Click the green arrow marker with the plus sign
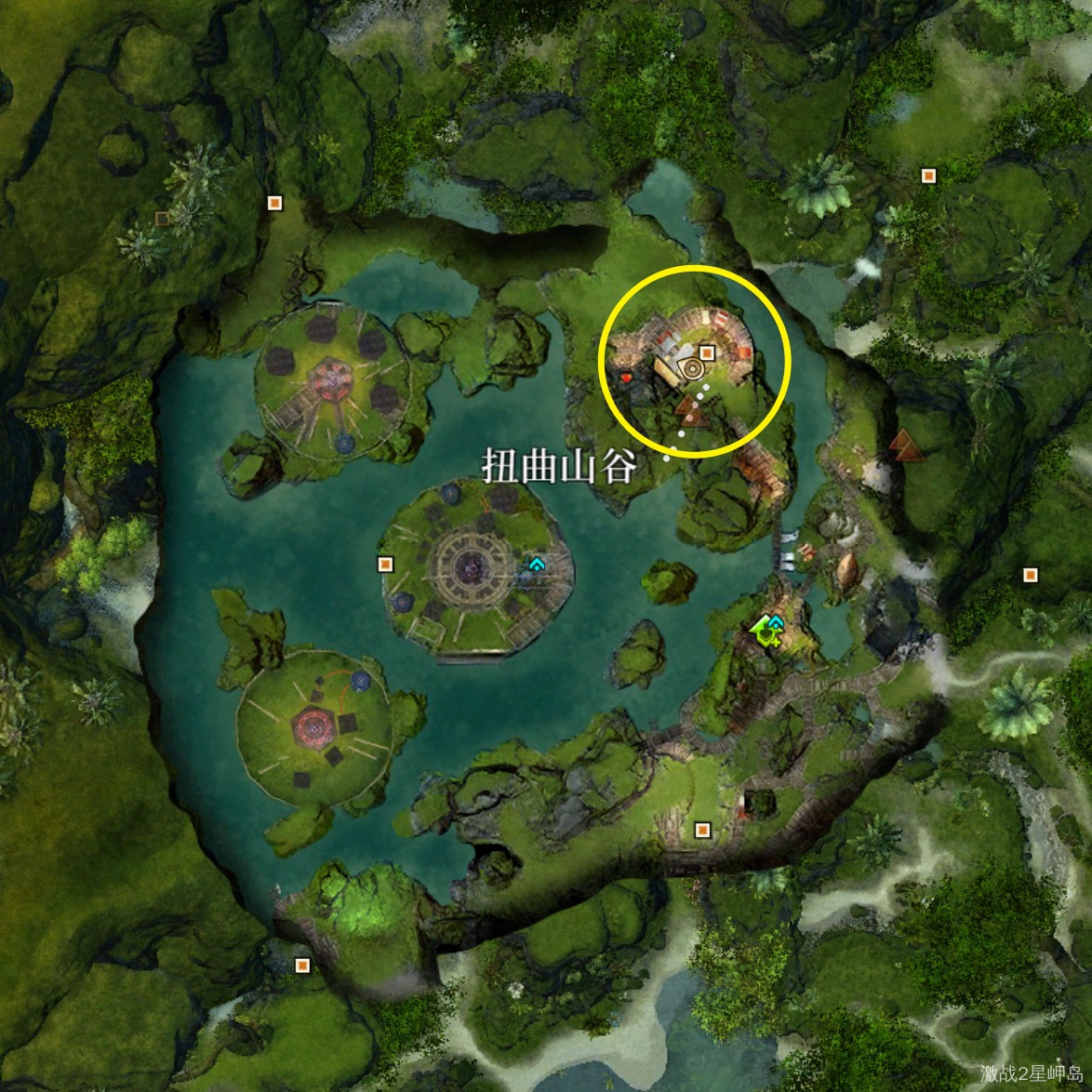This screenshot has width=1092, height=1092. (x=766, y=630)
